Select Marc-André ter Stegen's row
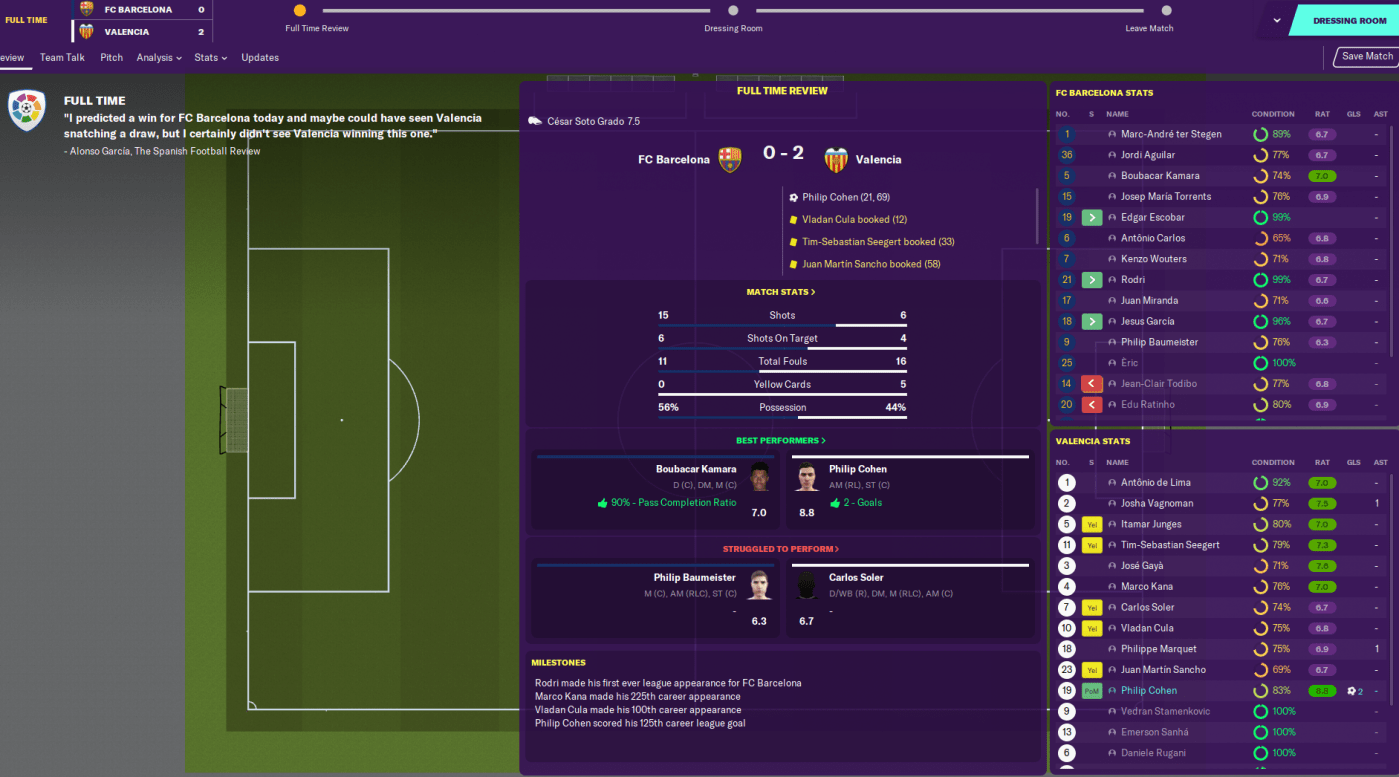 [1170, 134]
